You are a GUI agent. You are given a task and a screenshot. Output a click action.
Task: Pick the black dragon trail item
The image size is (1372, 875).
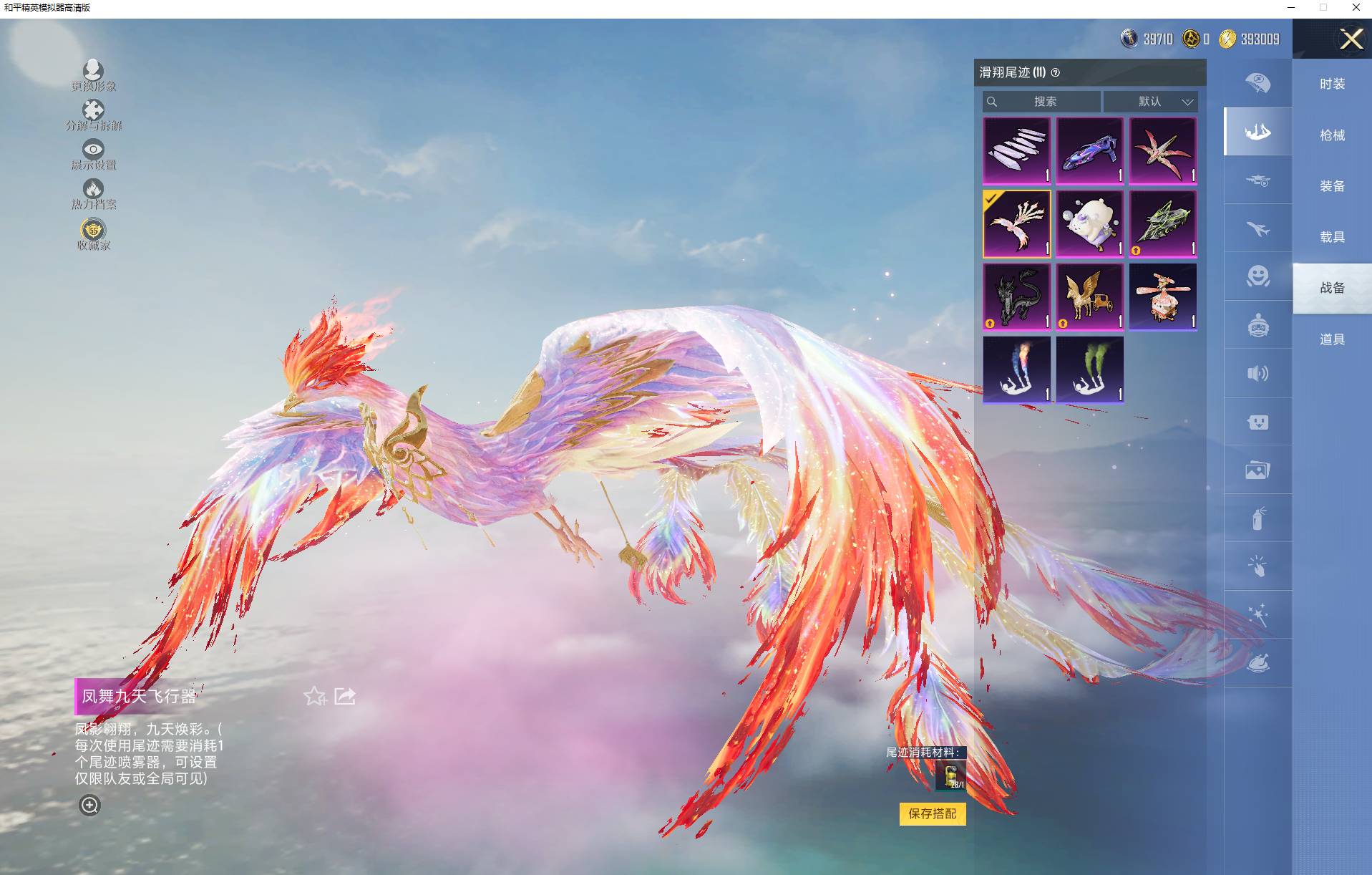(x=1016, y=296)
